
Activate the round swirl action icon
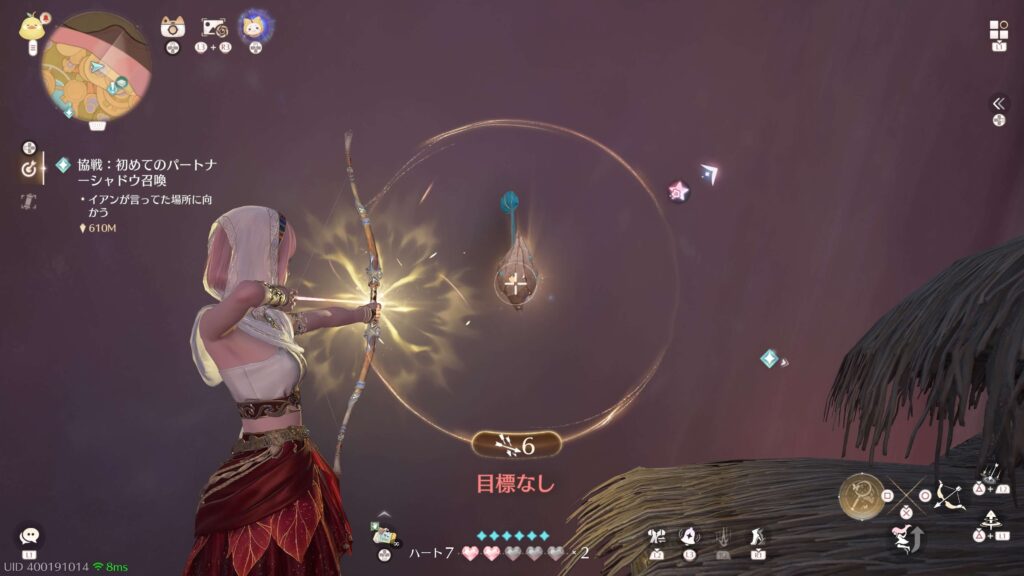690,538
